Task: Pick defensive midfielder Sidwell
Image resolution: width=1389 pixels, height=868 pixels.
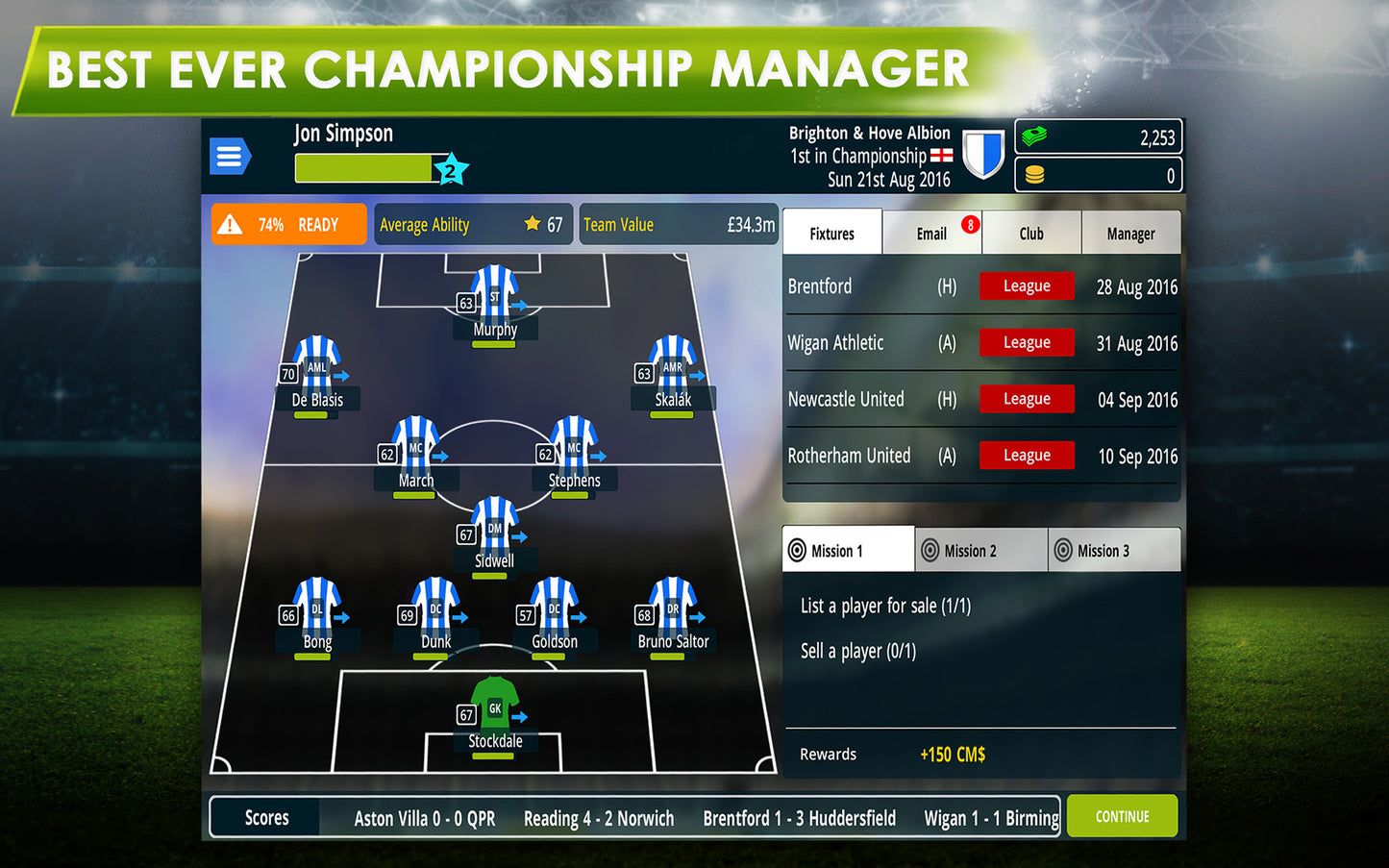Action: (x=495, y=530)
